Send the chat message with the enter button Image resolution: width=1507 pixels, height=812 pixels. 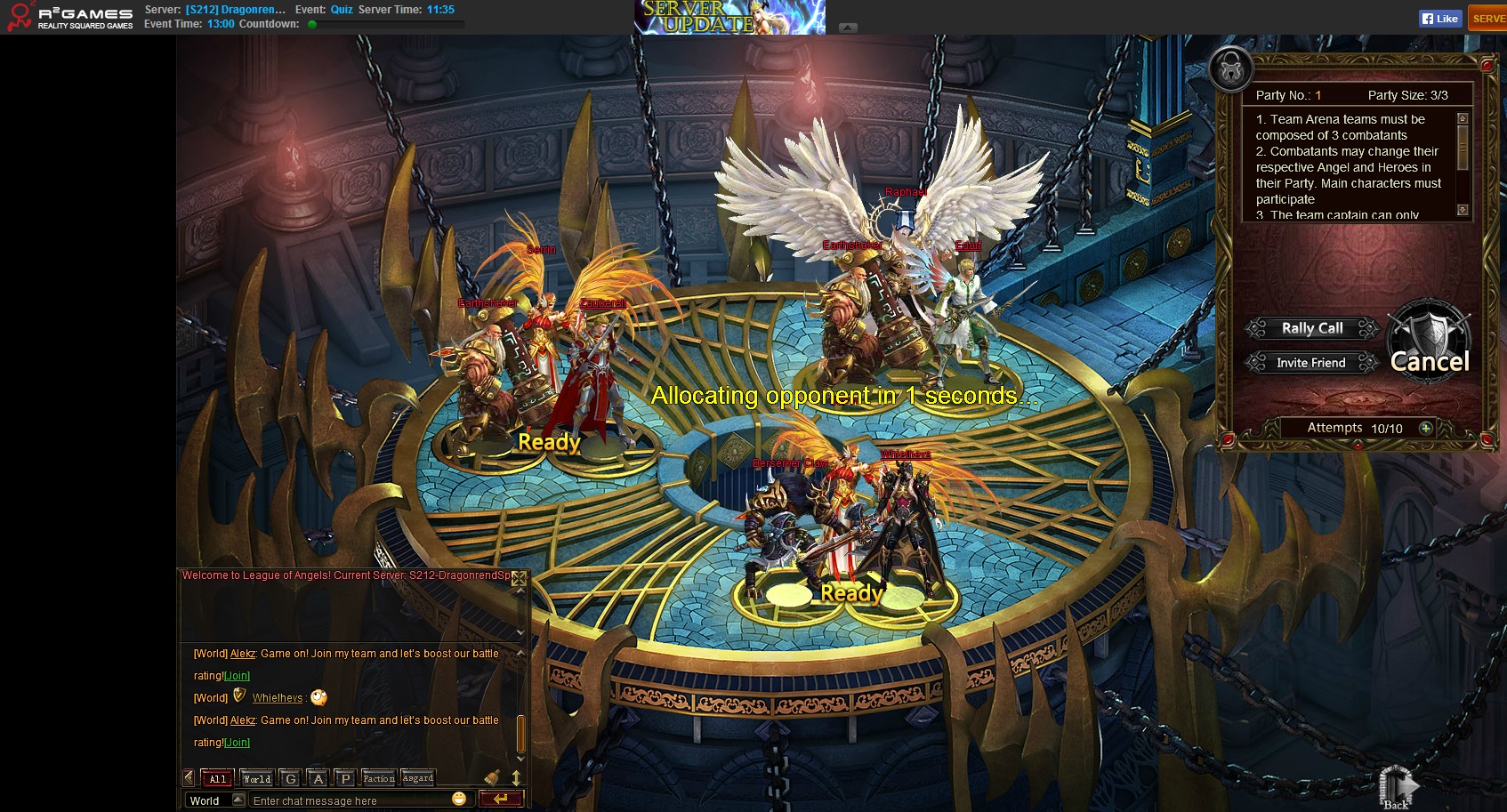tap(501, 799)
